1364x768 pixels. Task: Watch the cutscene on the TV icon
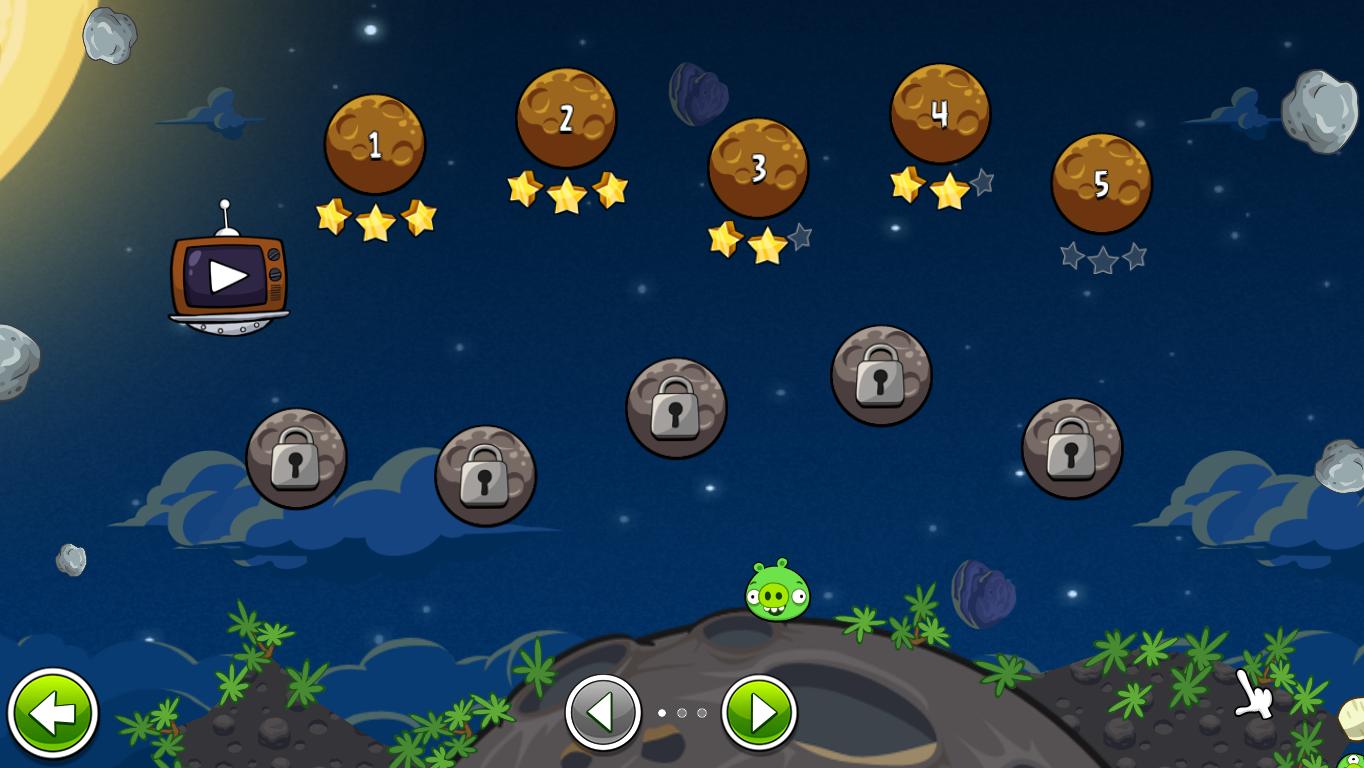coord(228,277)
